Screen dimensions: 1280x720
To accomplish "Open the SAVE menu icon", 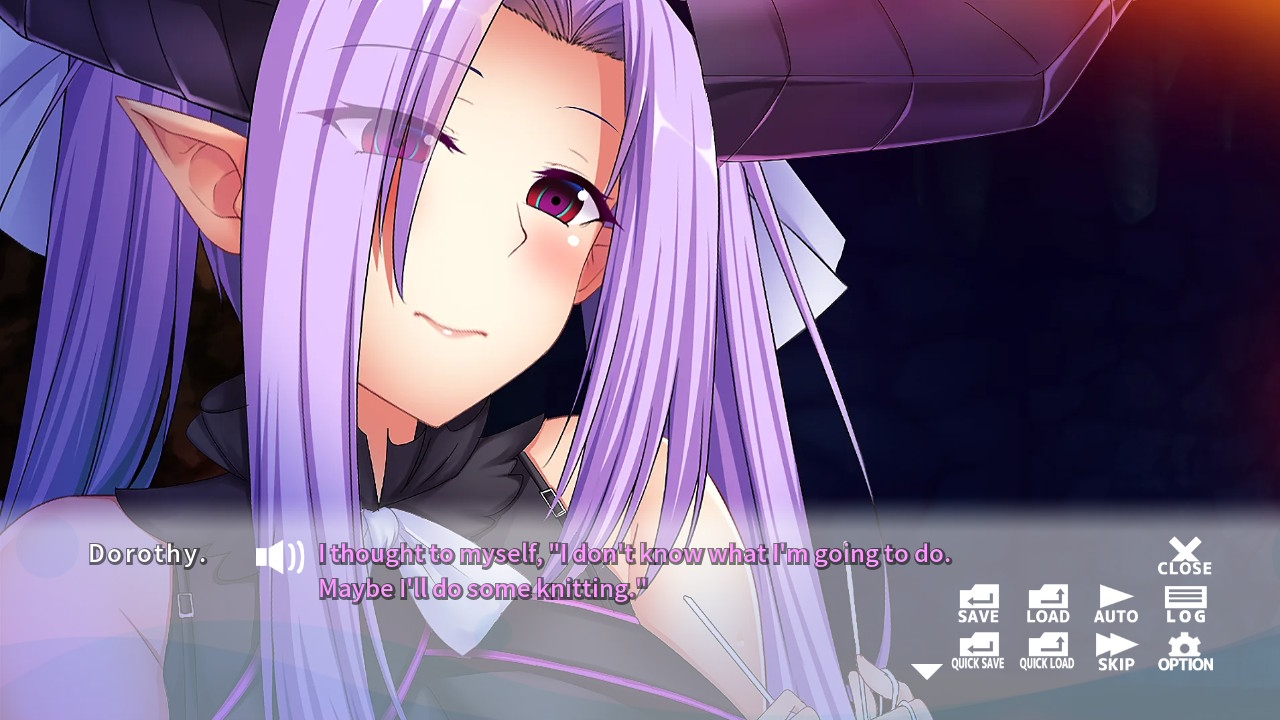I will coord(977,604).
